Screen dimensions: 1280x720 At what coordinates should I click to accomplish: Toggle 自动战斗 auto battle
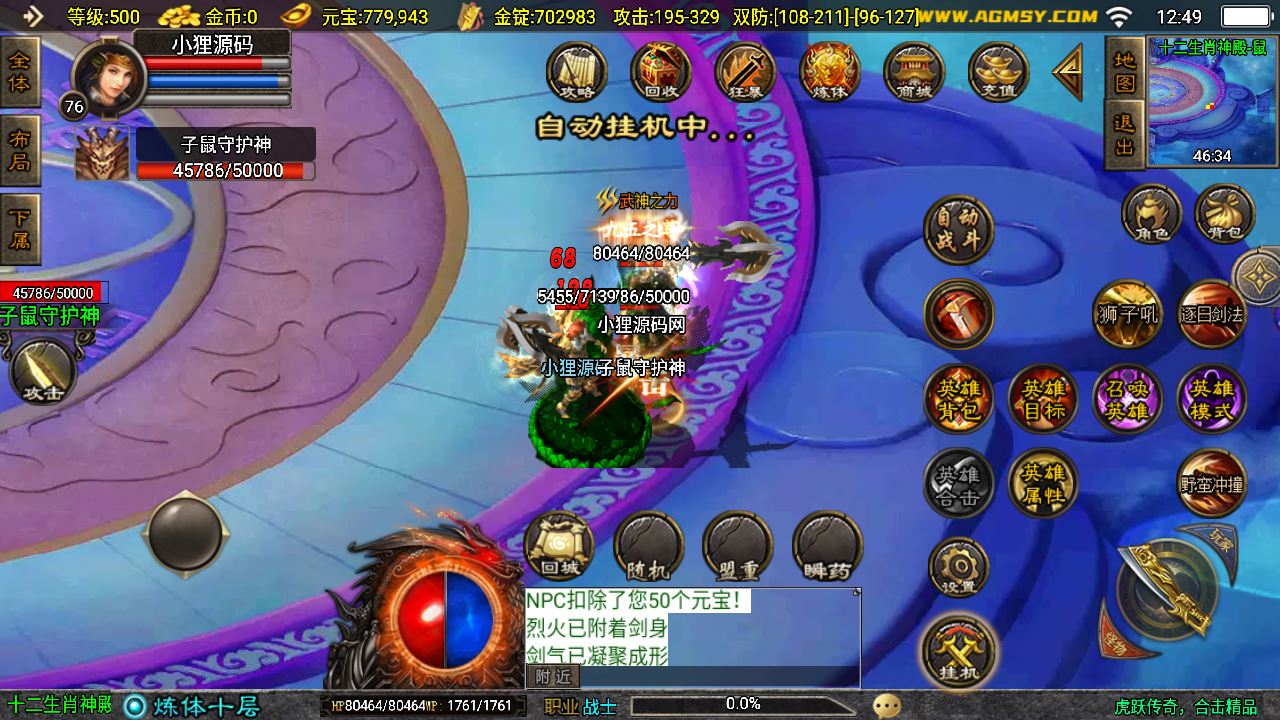(x=958, y=229)
